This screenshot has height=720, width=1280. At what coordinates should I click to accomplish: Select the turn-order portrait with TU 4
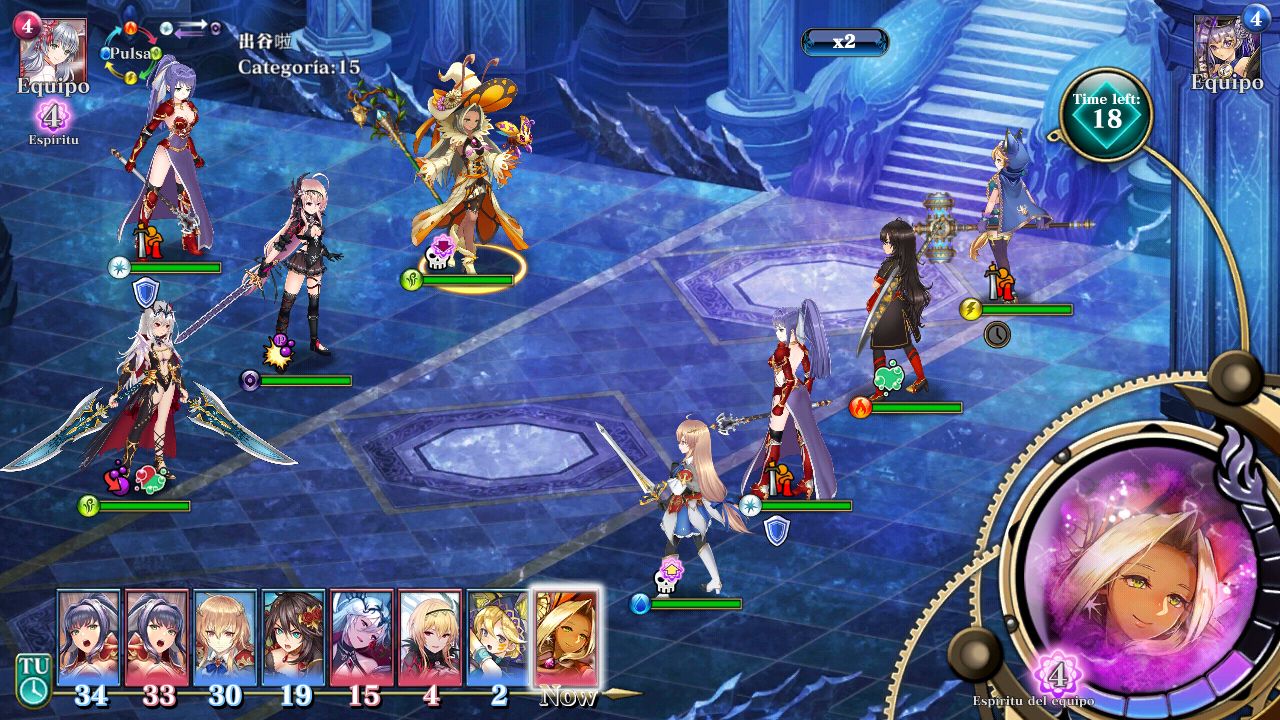pos(430,638)
